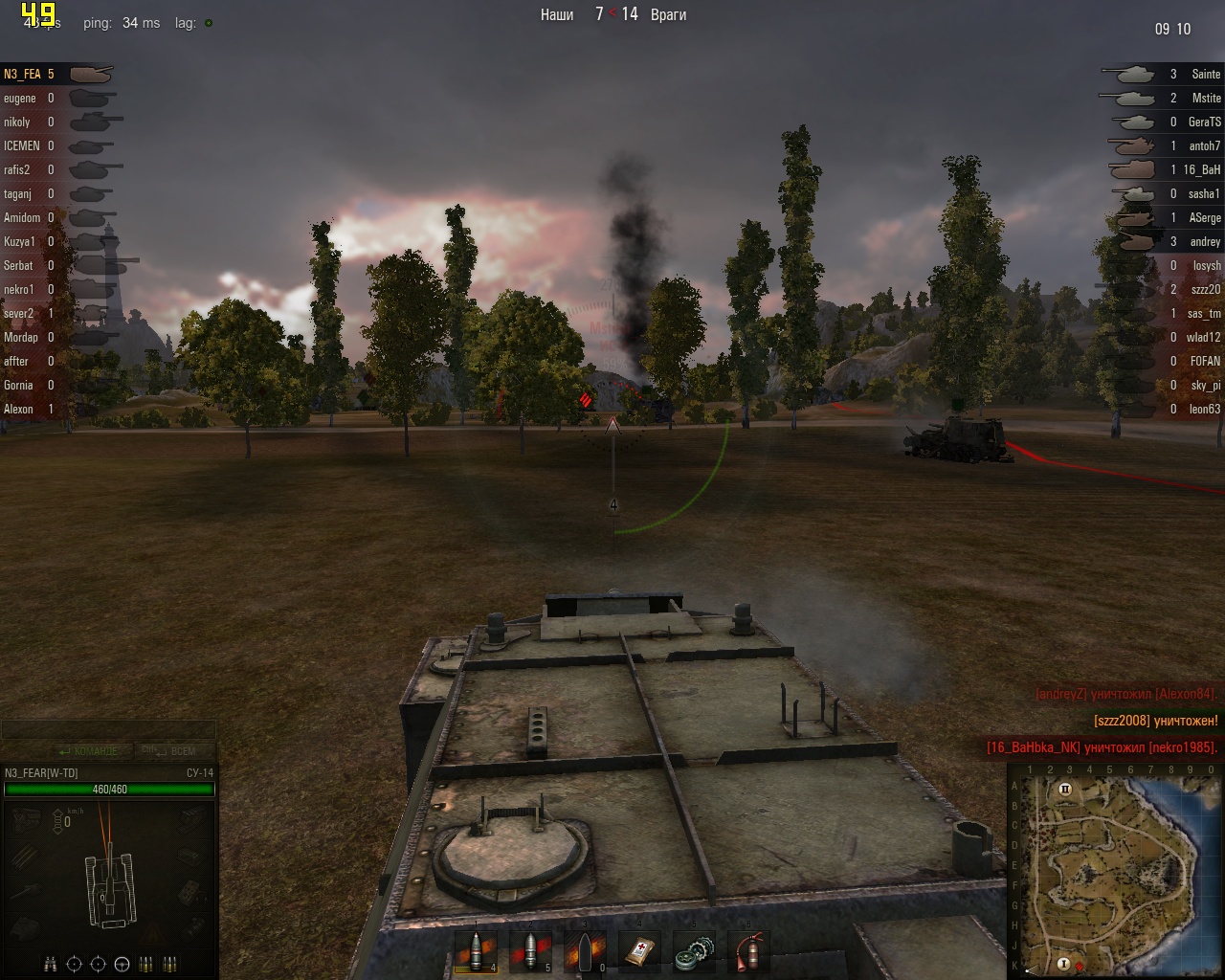Image resolution: width=1225 pixels, height=980 pixels.
Task: Use the repair kit gears consumable
Action: coord(693,950)
